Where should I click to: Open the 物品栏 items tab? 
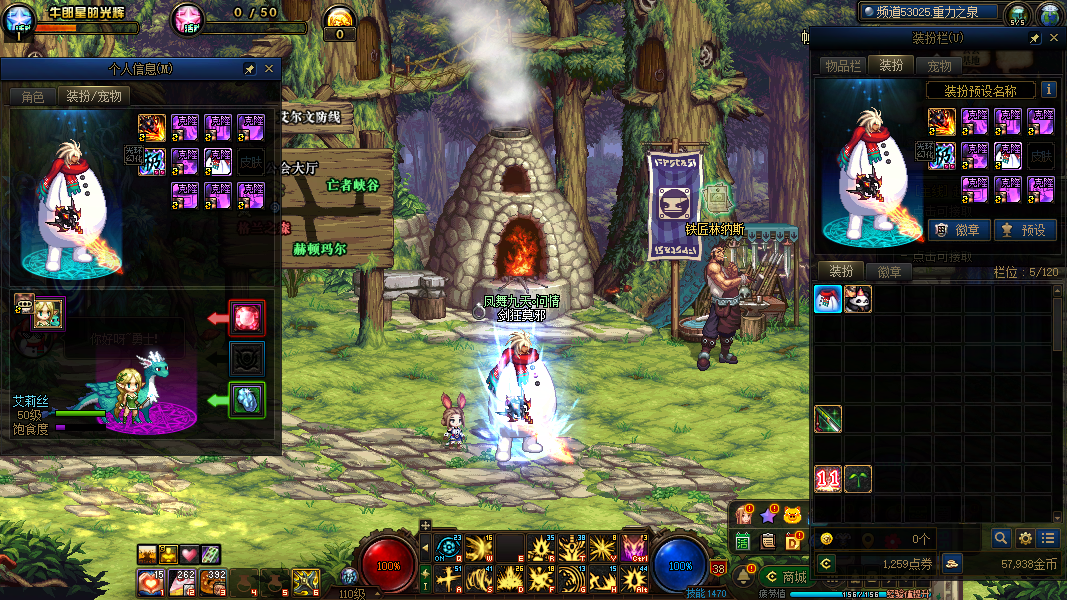click(x=842, y=66)
